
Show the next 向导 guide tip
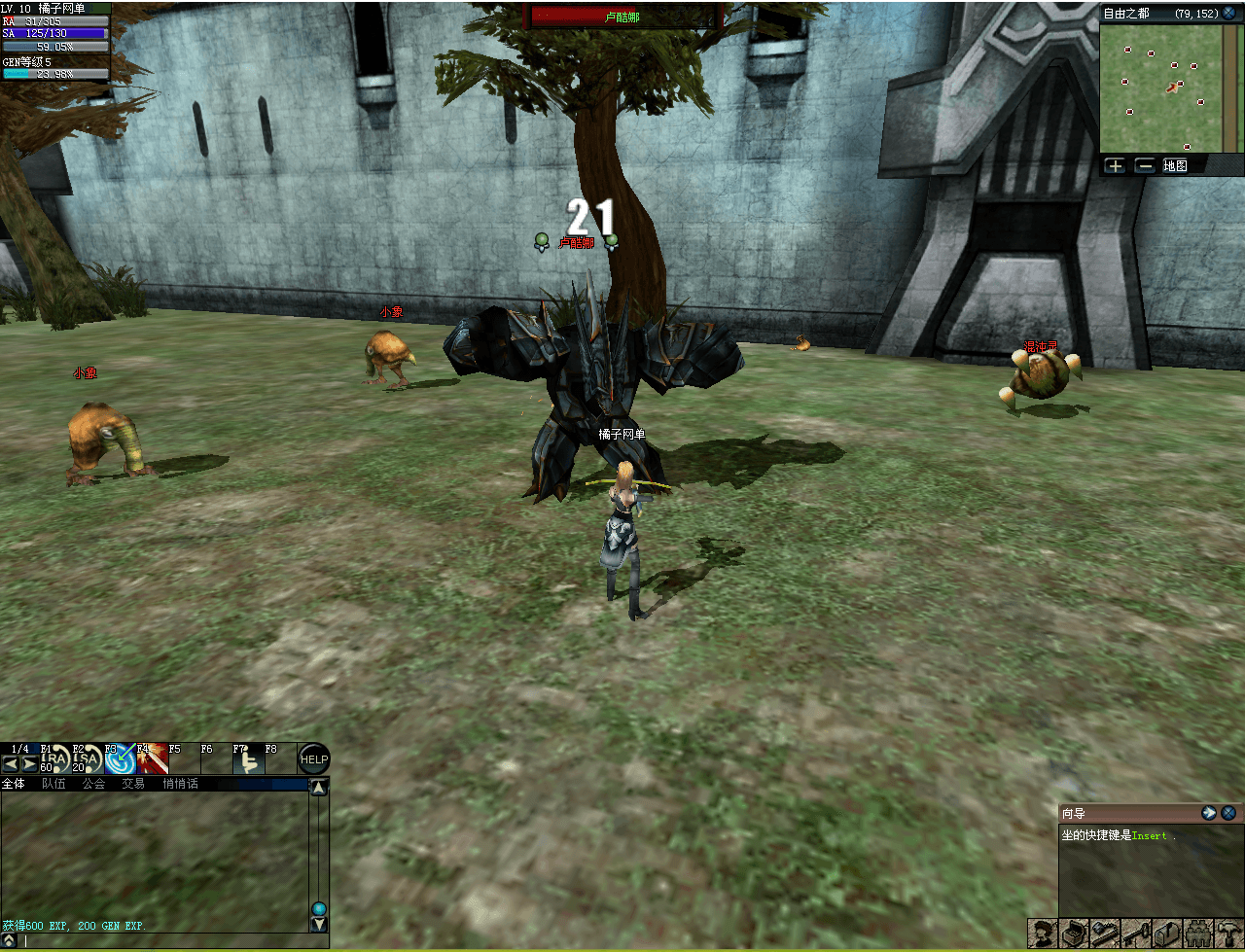(x=1210, y=813)
